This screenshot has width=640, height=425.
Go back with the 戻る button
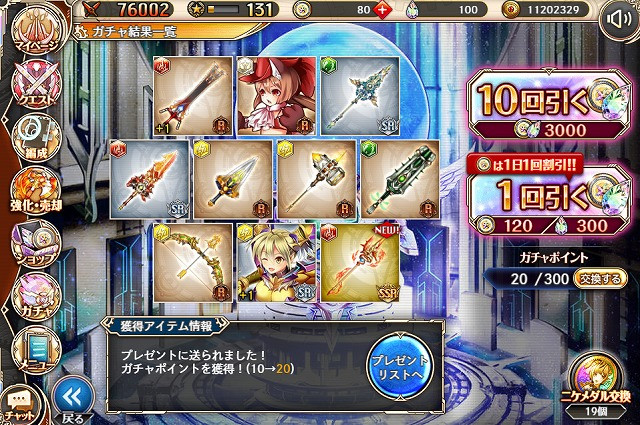click(x=69, y=399)
